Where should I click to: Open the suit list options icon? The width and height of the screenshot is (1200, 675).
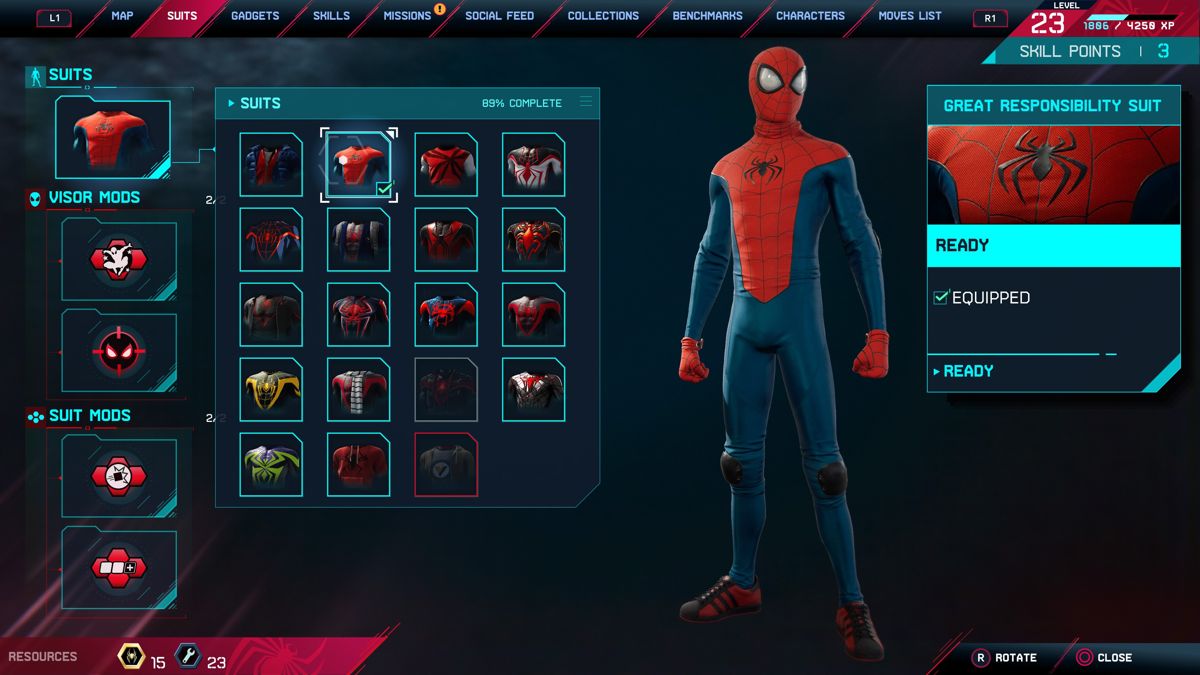click(586, 102)
